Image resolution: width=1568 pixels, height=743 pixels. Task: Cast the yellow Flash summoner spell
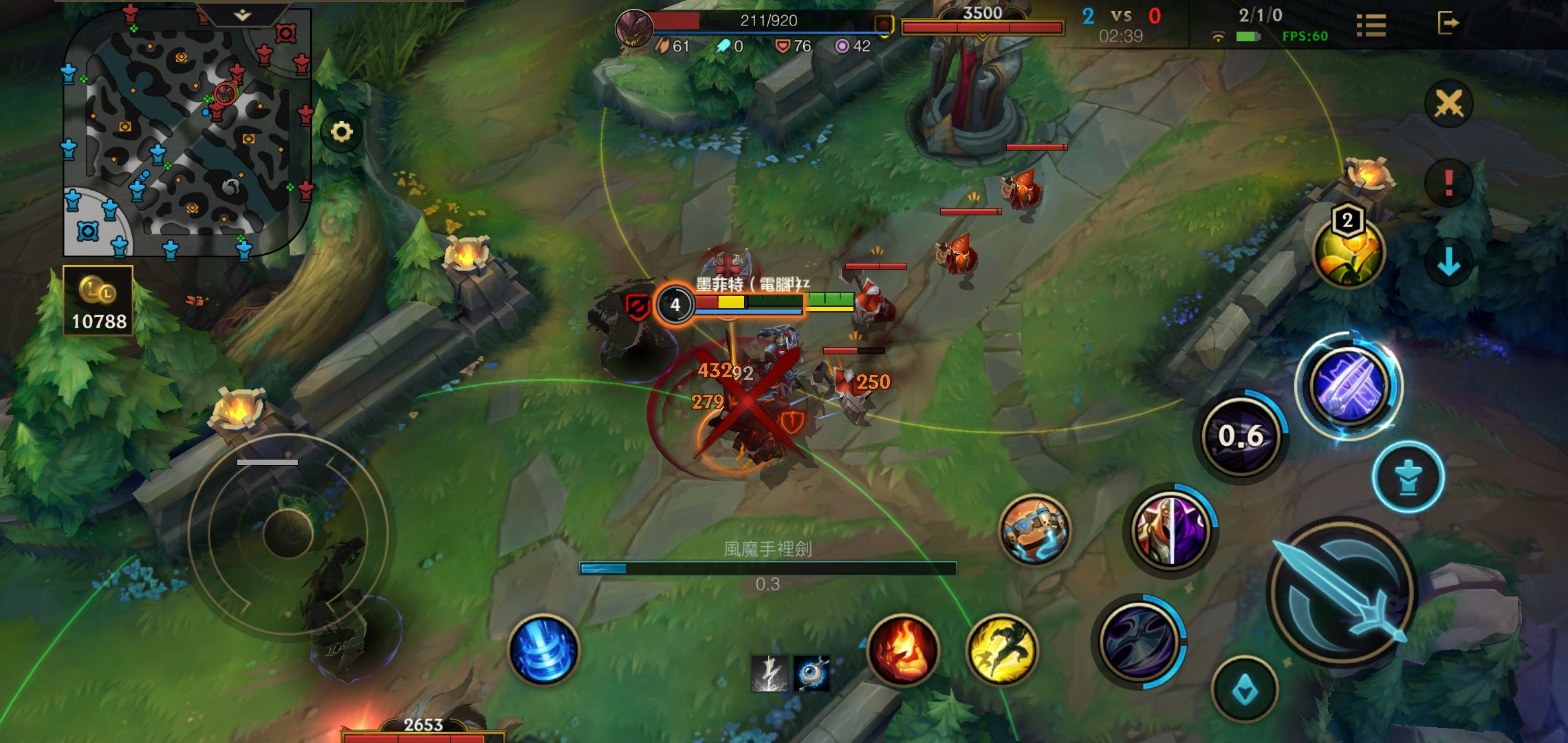[x=1001, y=650]
